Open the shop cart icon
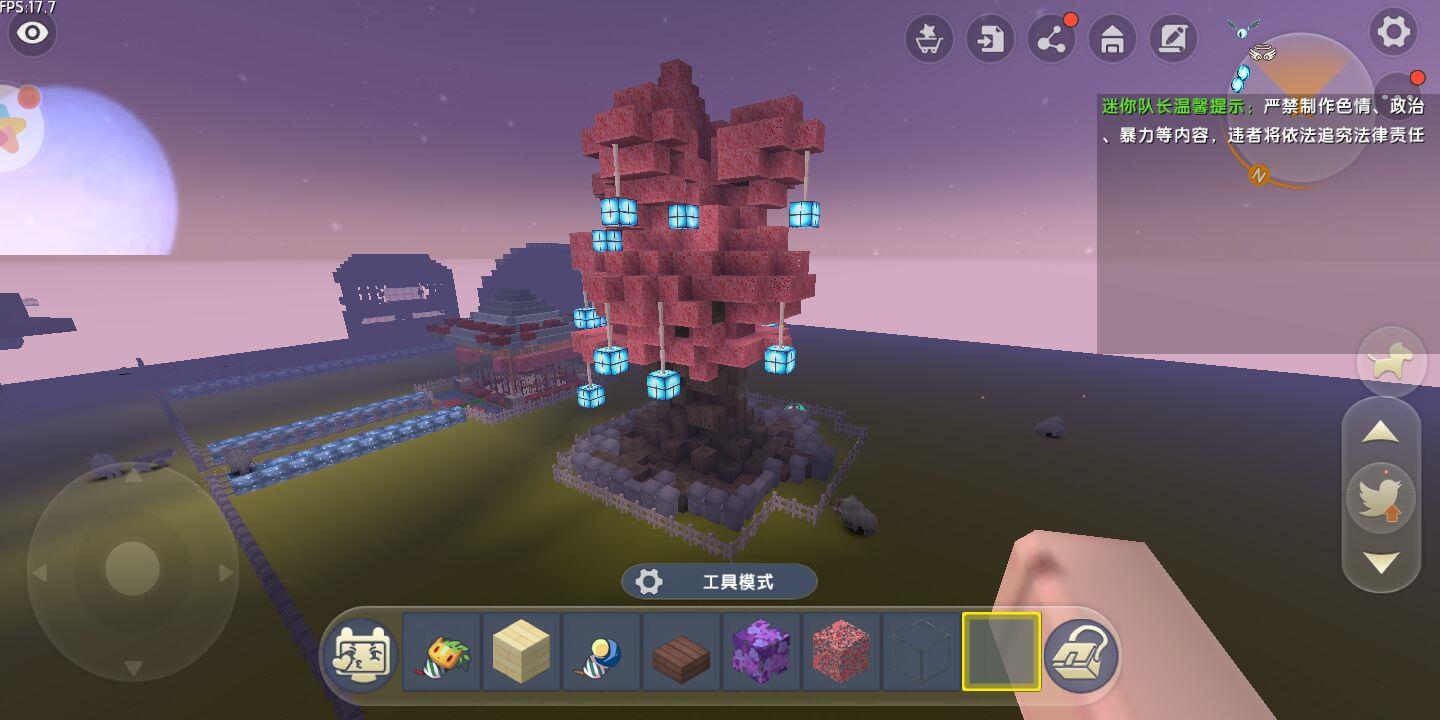 click(x=929, y=40)
